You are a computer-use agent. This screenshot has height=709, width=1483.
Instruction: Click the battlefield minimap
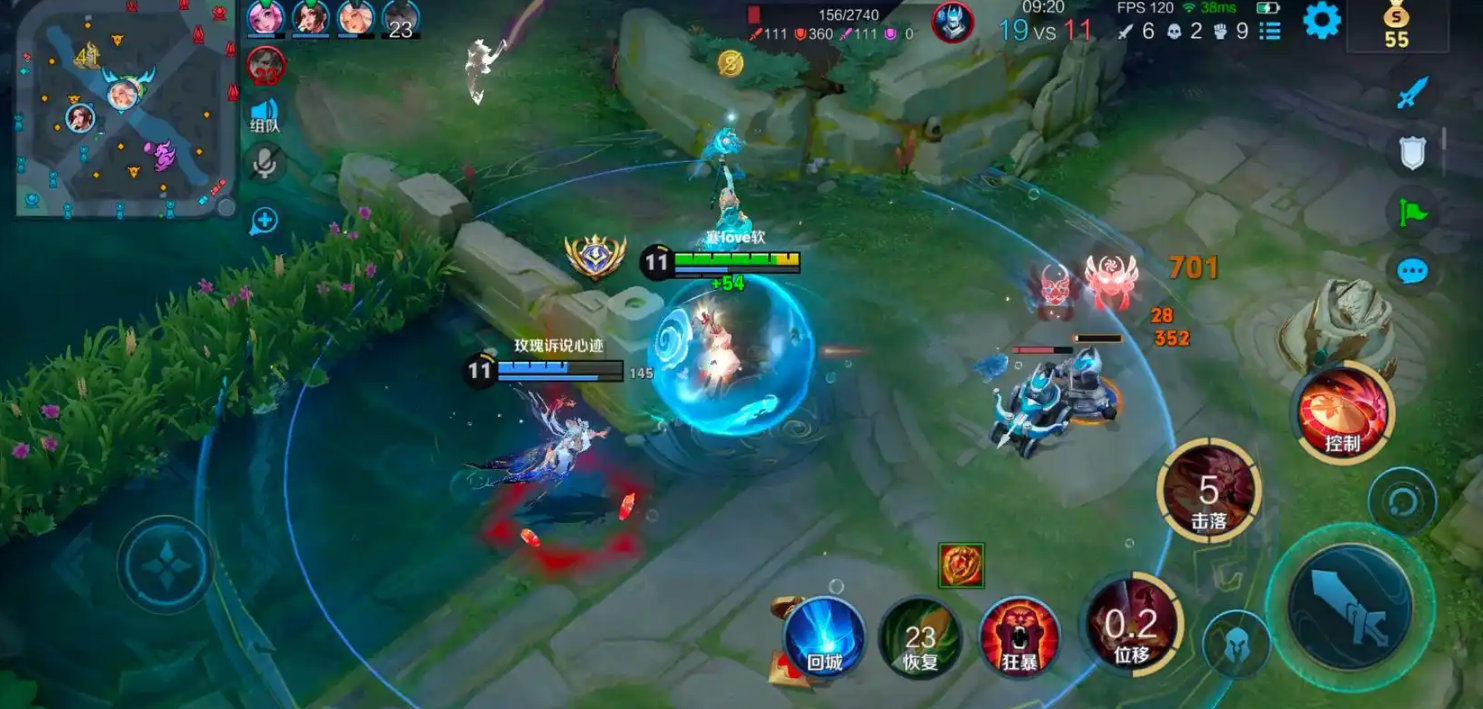[120, 108]
